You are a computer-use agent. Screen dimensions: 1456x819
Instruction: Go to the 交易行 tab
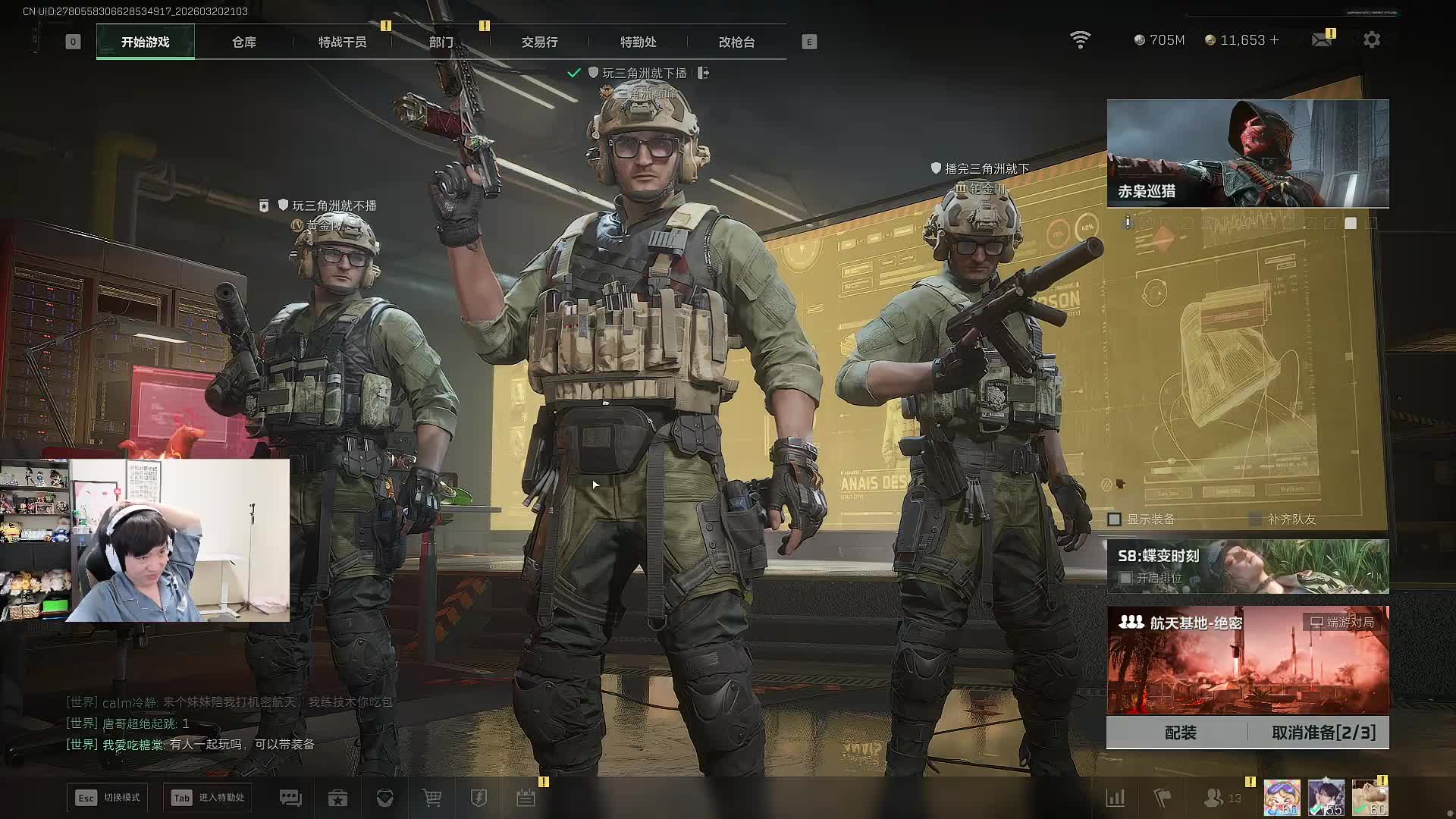pyautogui.click(x=539, y=42)
